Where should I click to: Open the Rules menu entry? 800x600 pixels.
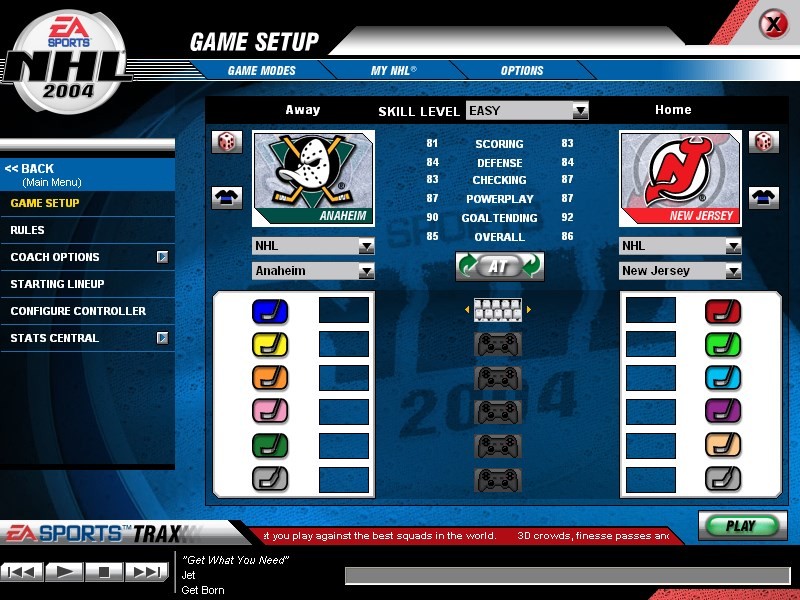[27, 230]
